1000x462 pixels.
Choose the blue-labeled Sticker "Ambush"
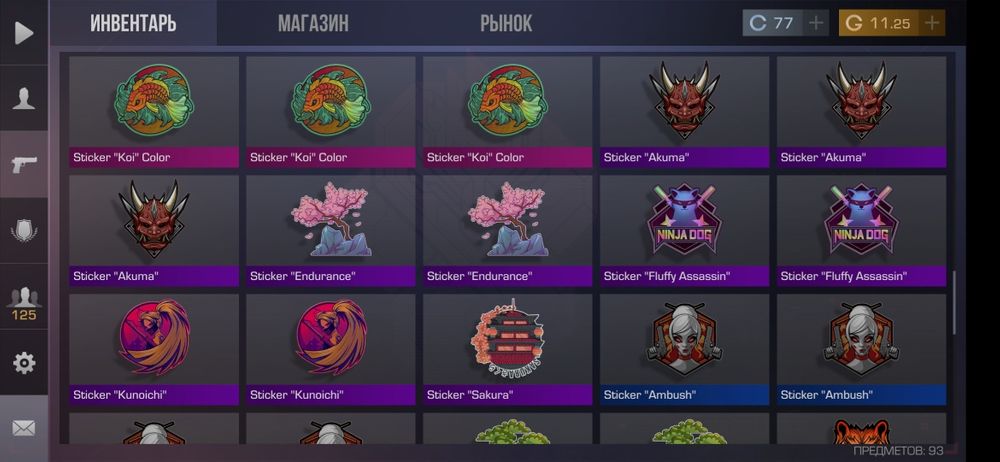pyautogui.click(x=861, y=348)
